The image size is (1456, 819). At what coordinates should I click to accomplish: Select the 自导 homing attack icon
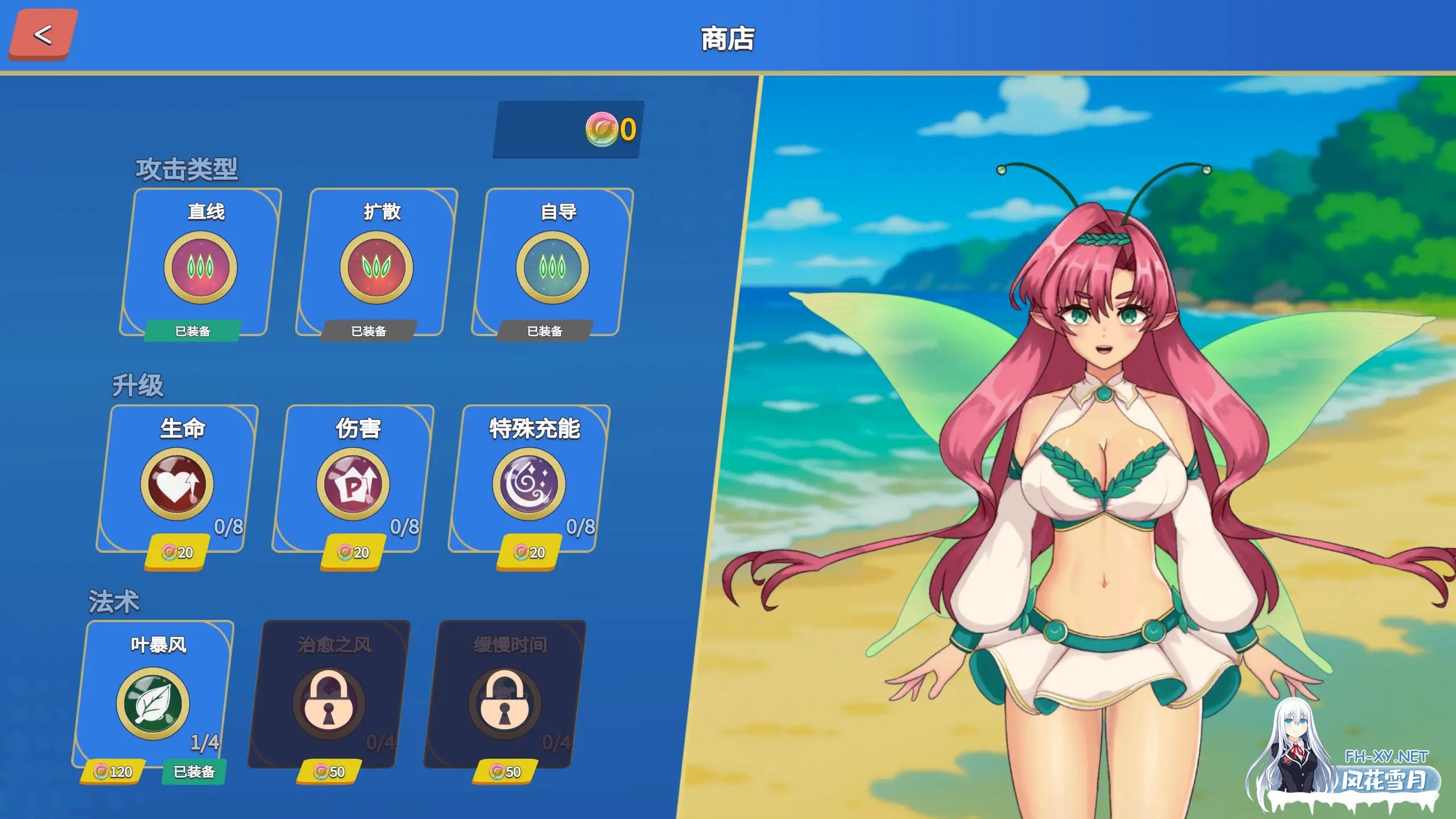tap(553, 264)
